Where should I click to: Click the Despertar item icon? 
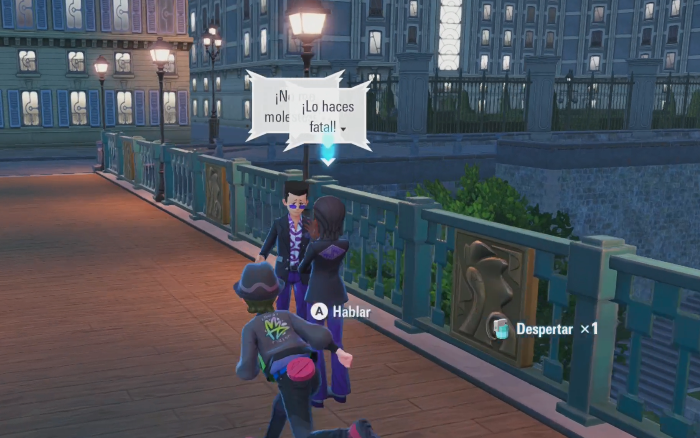click(x=498, y=327)
